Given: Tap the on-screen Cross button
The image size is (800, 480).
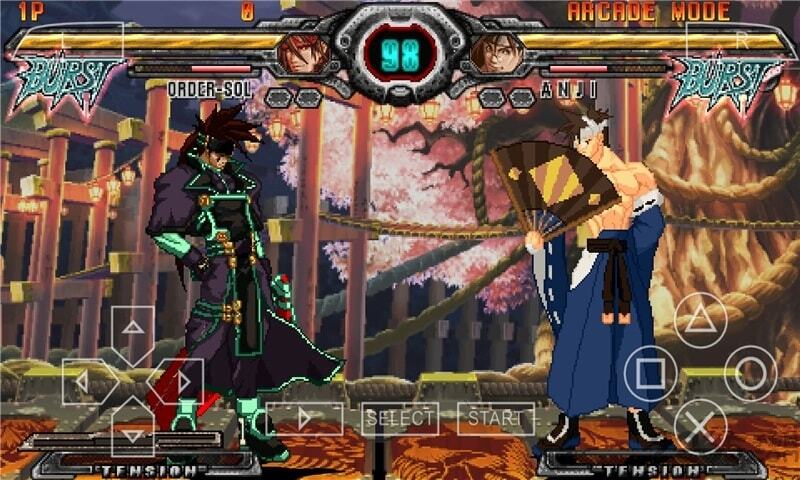Looking at the screenshot, I should coord(700,425).
